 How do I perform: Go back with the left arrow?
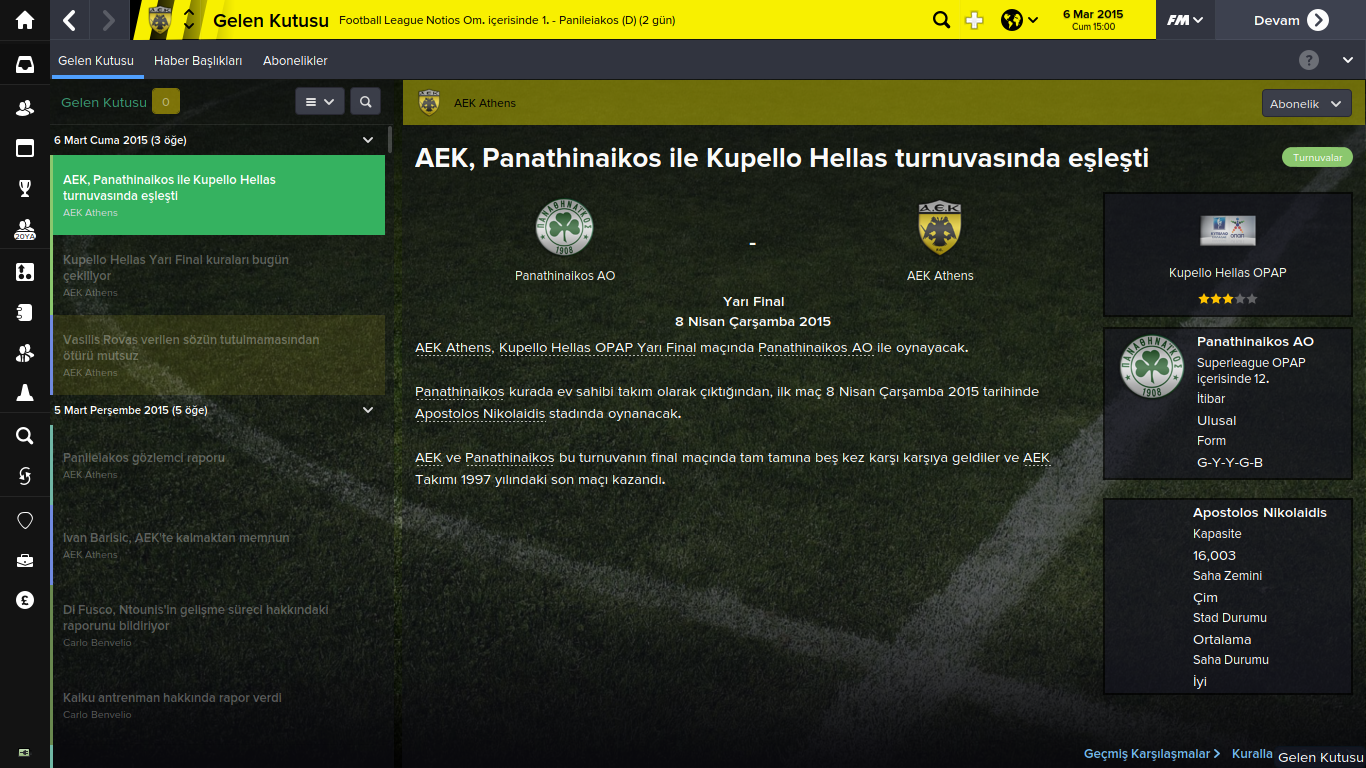(69, 20)
